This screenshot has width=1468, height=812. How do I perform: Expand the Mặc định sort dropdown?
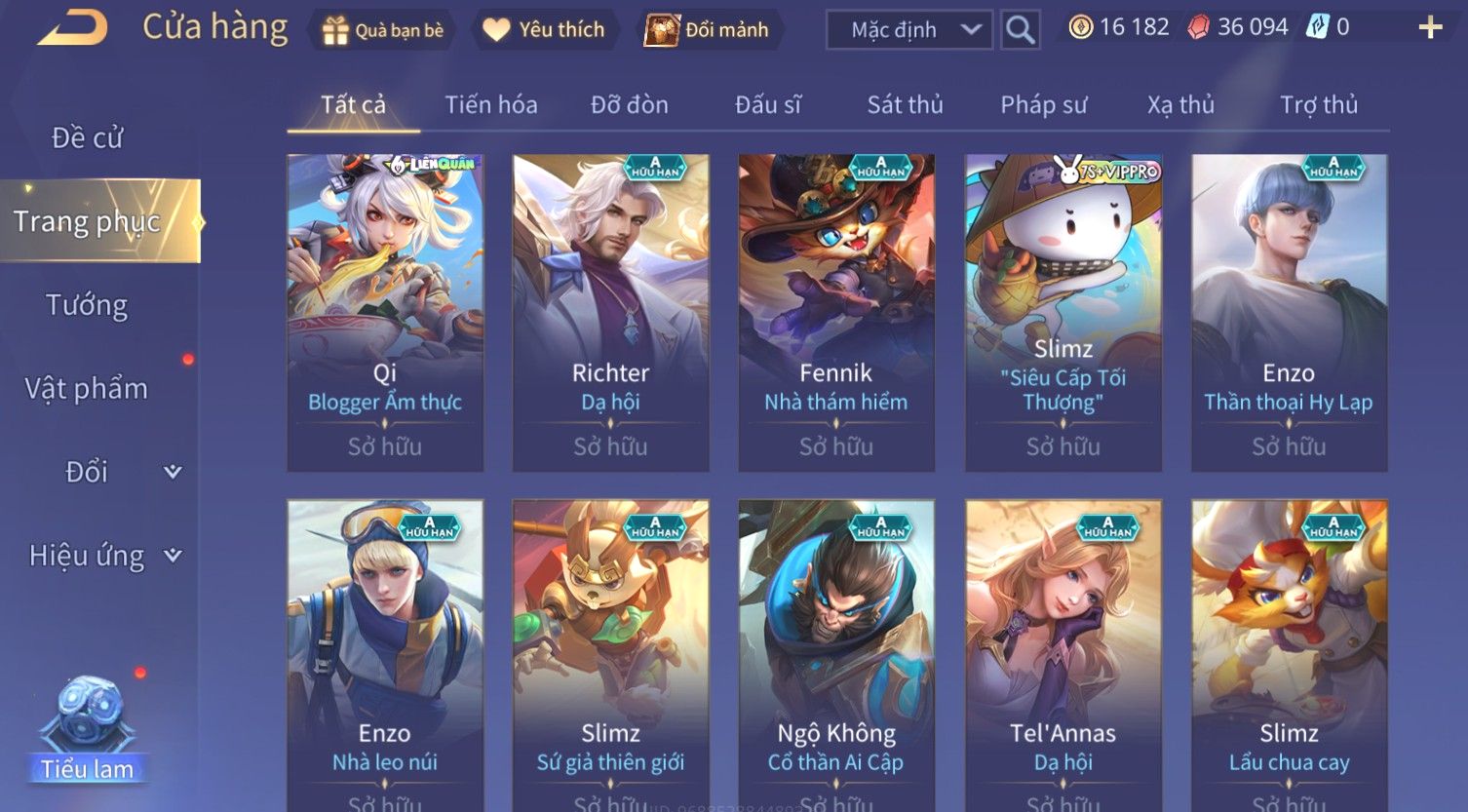[908, 30]
